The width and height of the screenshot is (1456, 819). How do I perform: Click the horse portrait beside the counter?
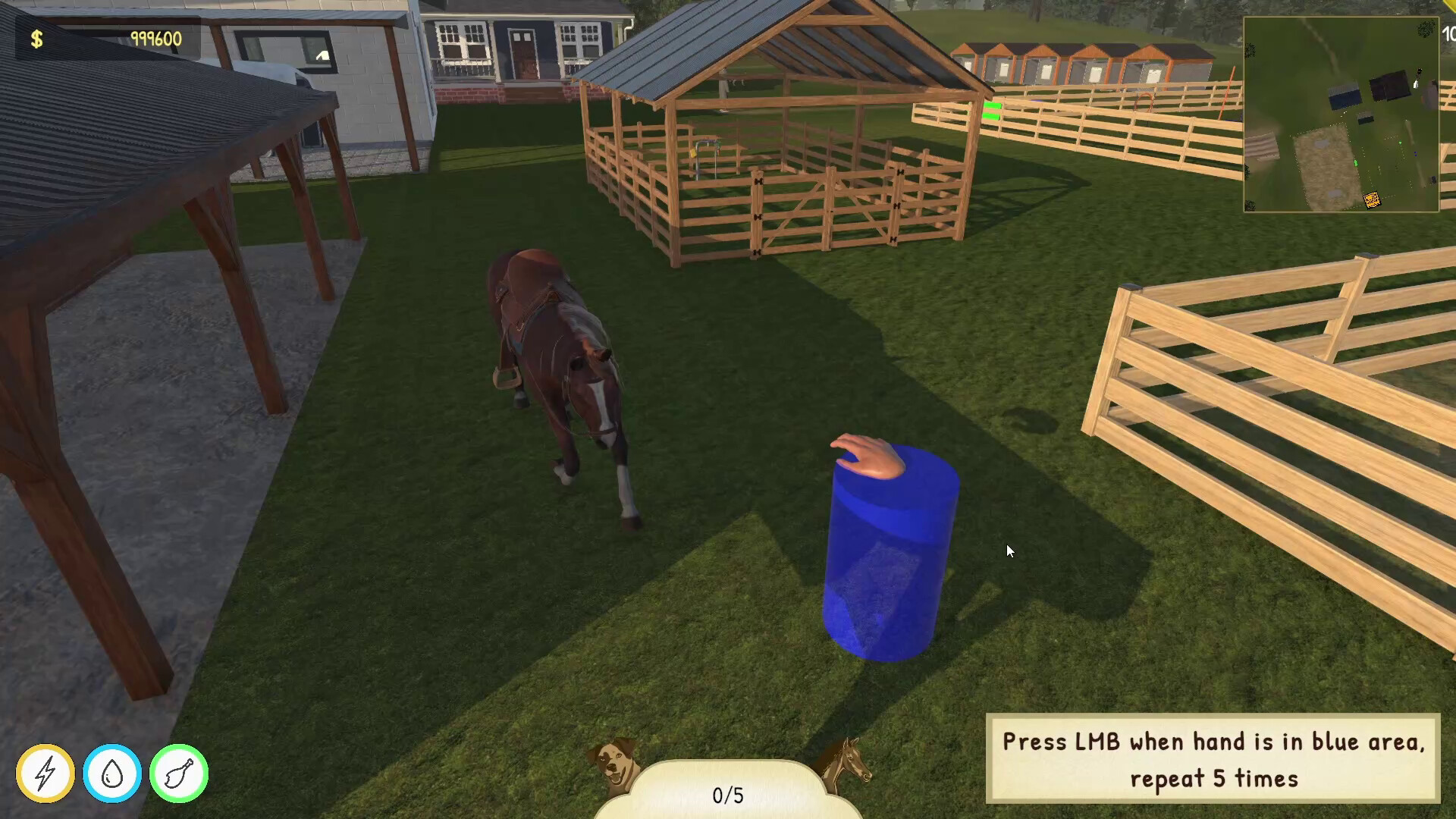[x=849, y=766]
